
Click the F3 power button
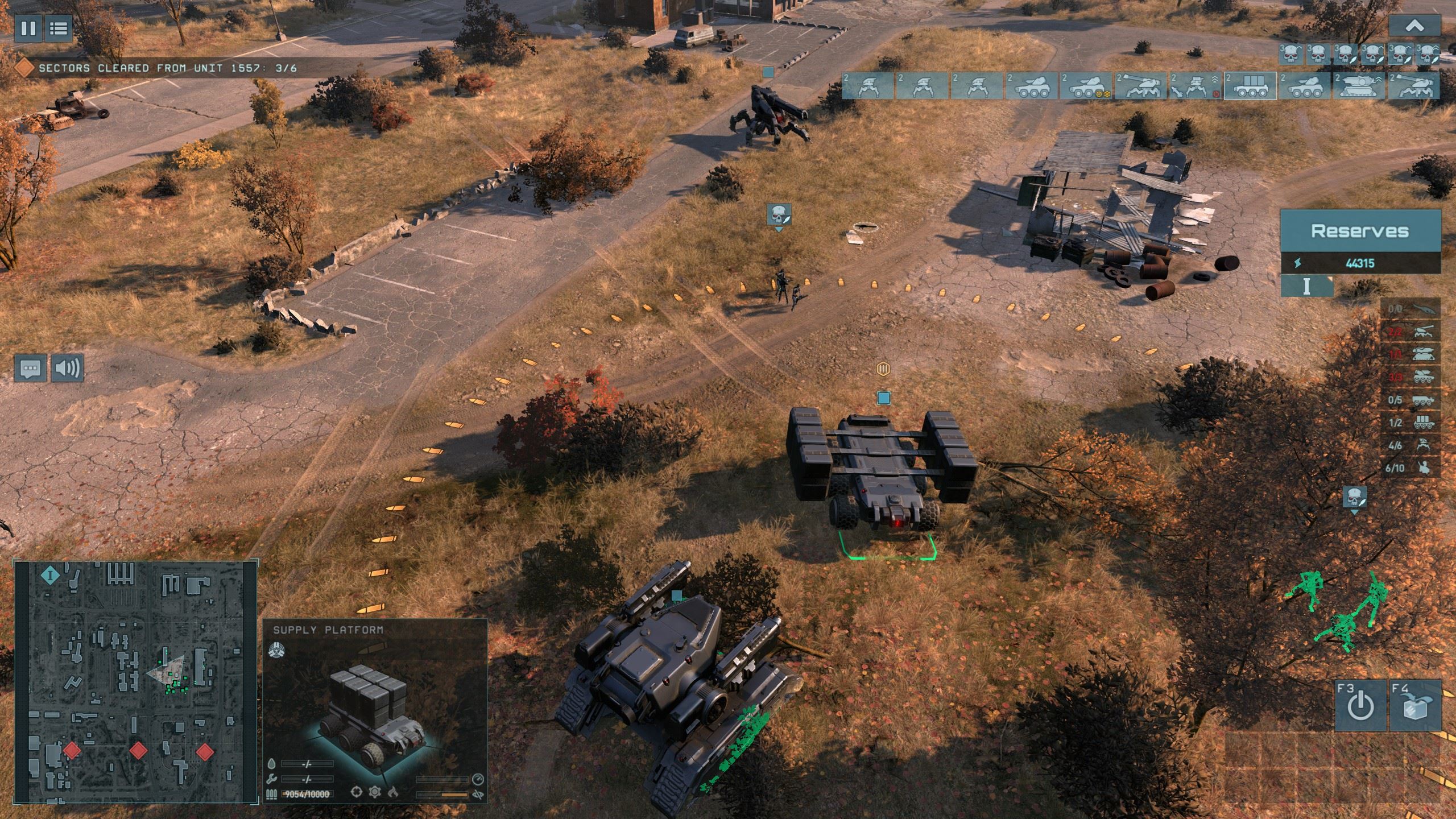pyautogui.click(x=1359, y=706)
